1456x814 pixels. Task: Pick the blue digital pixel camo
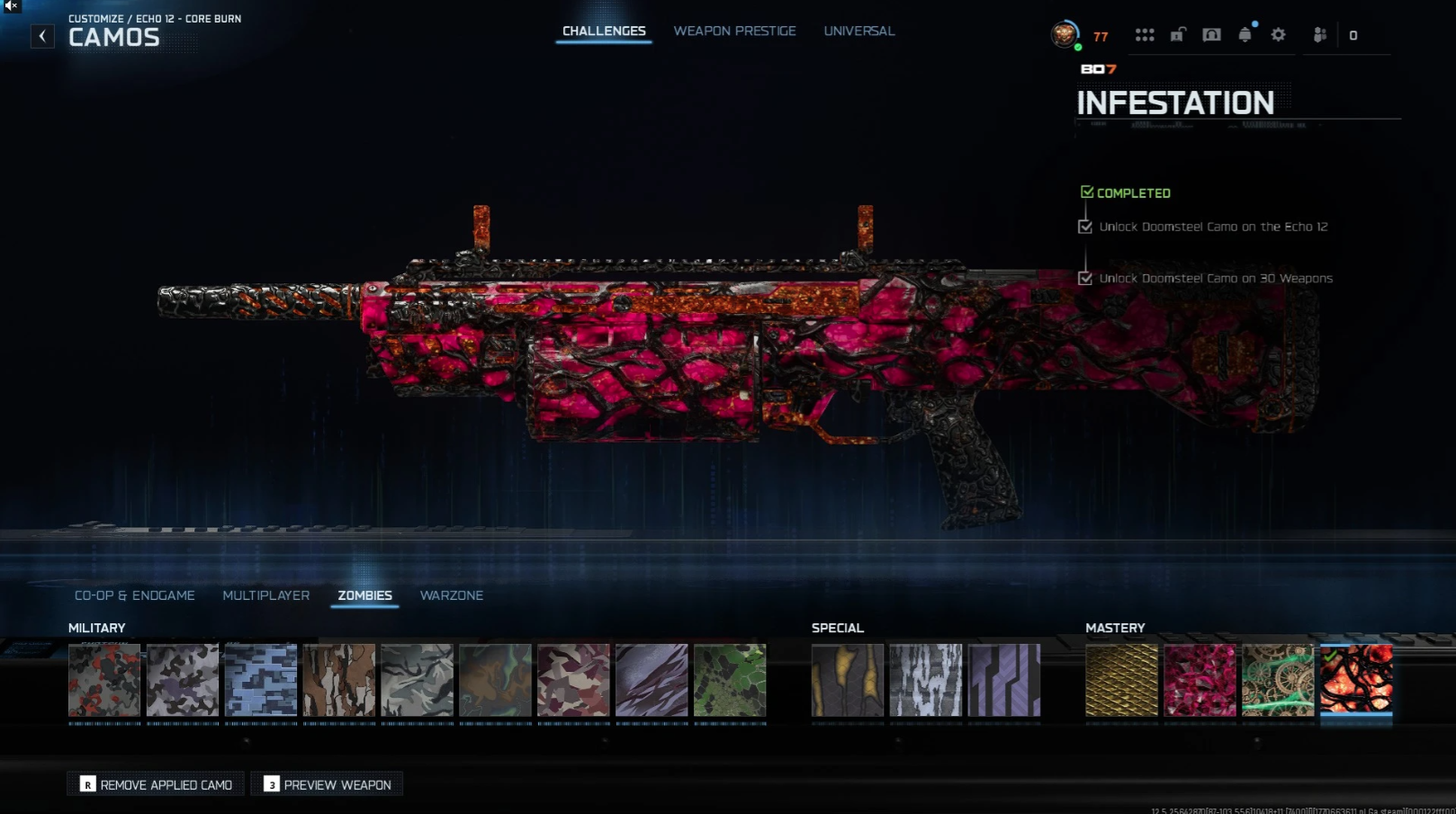(x=261, y=680)
